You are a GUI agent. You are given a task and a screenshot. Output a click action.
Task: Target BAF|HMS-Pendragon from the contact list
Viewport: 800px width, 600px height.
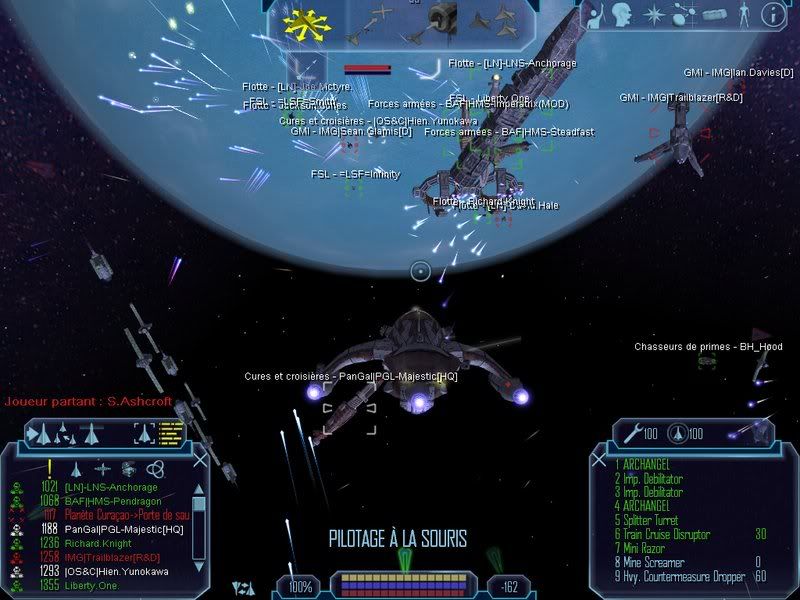click(108, 501)
